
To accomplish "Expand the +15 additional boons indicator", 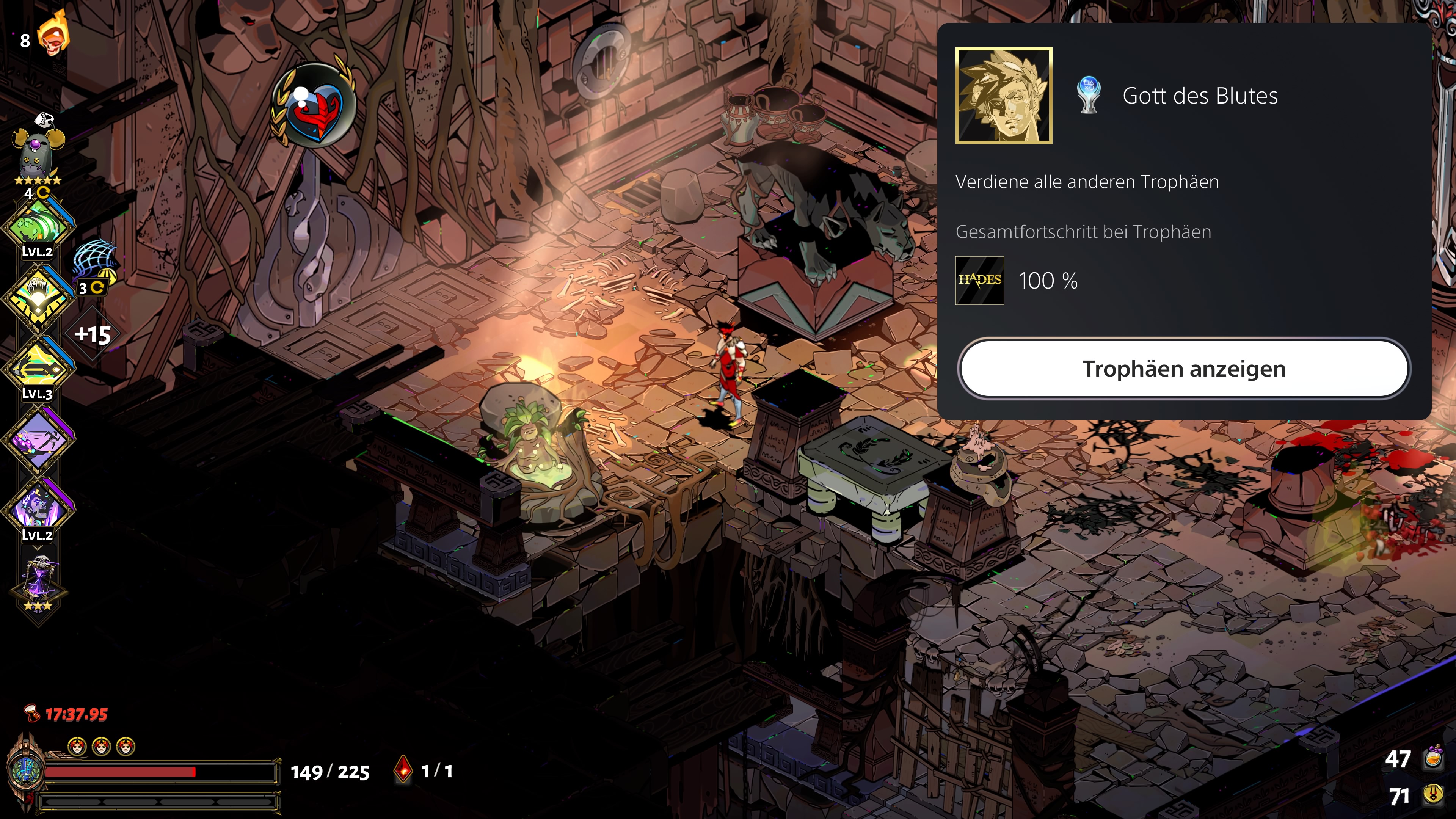I will click(93, 334).
